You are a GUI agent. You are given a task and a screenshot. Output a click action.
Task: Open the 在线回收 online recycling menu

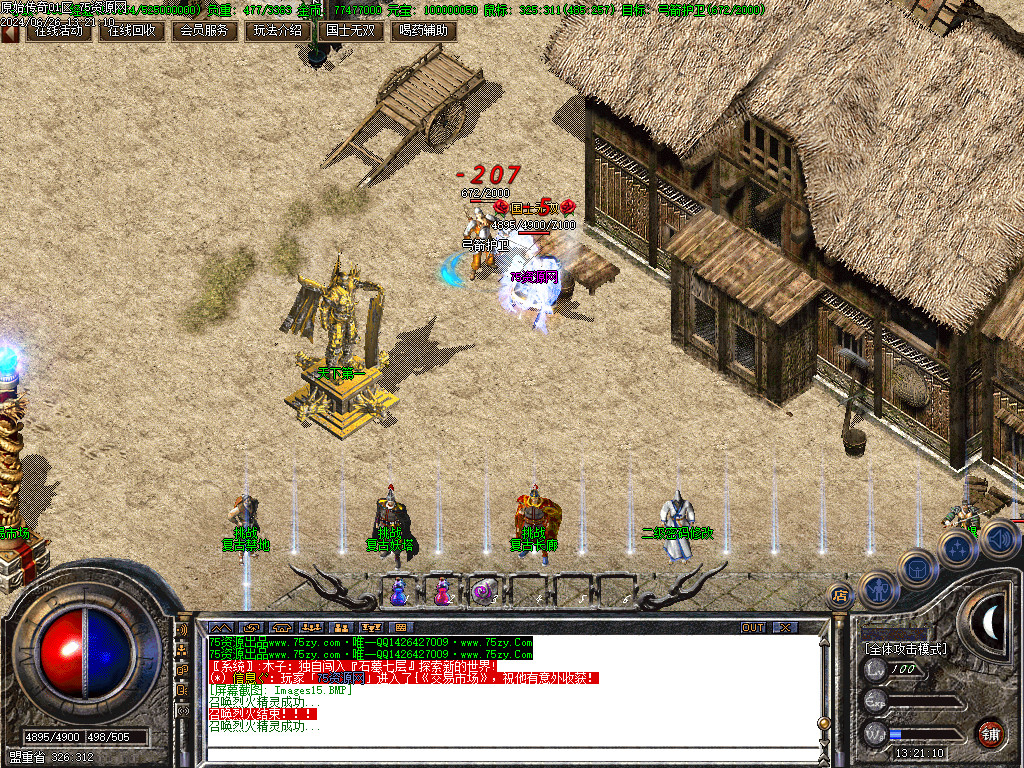[132, 30]
